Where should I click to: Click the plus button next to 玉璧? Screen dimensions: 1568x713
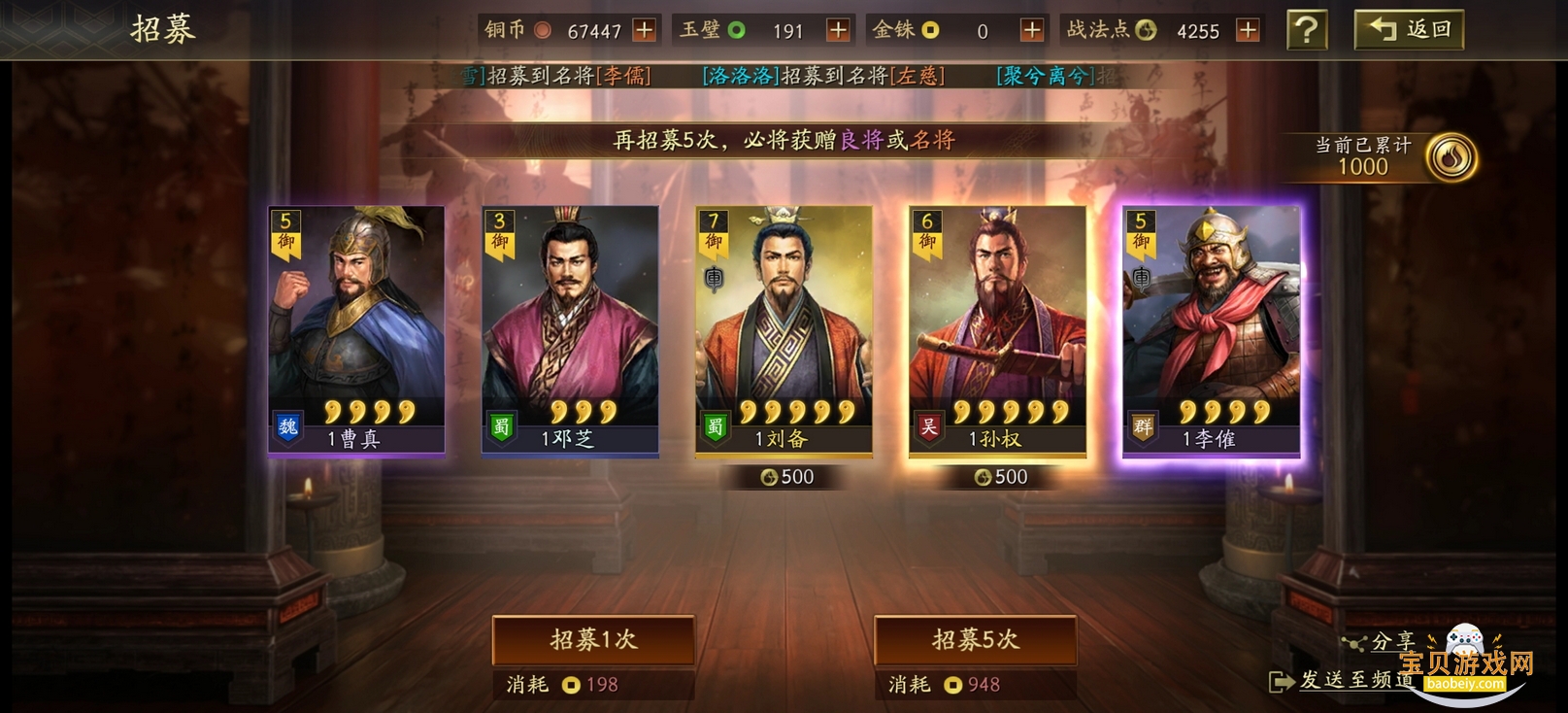(835, 29)
